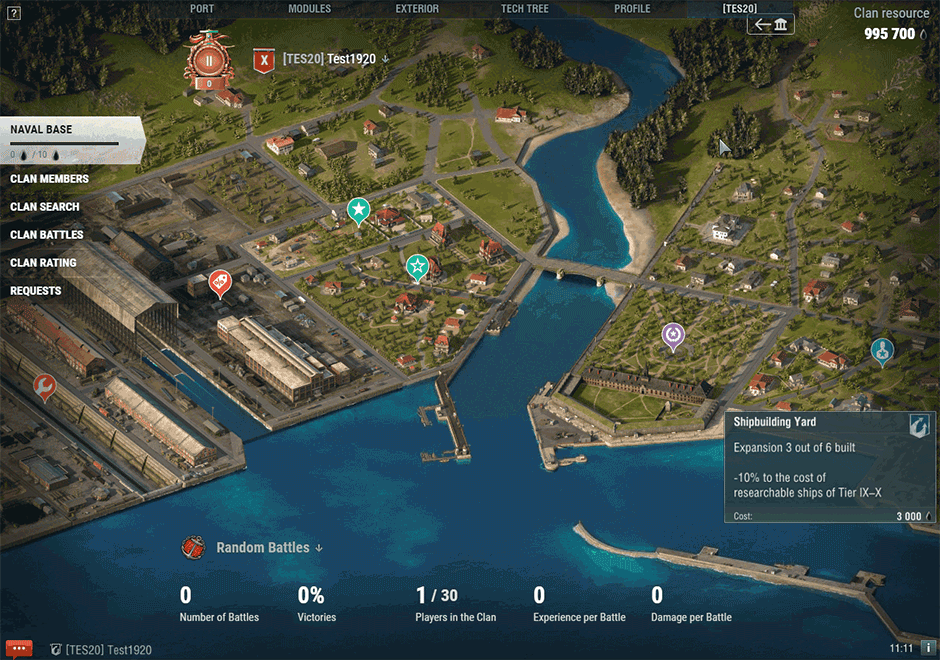Open CLAN SEARCH
Image resolution: width=940 pixels, height=660 pixels.
[x=45, y=207]
